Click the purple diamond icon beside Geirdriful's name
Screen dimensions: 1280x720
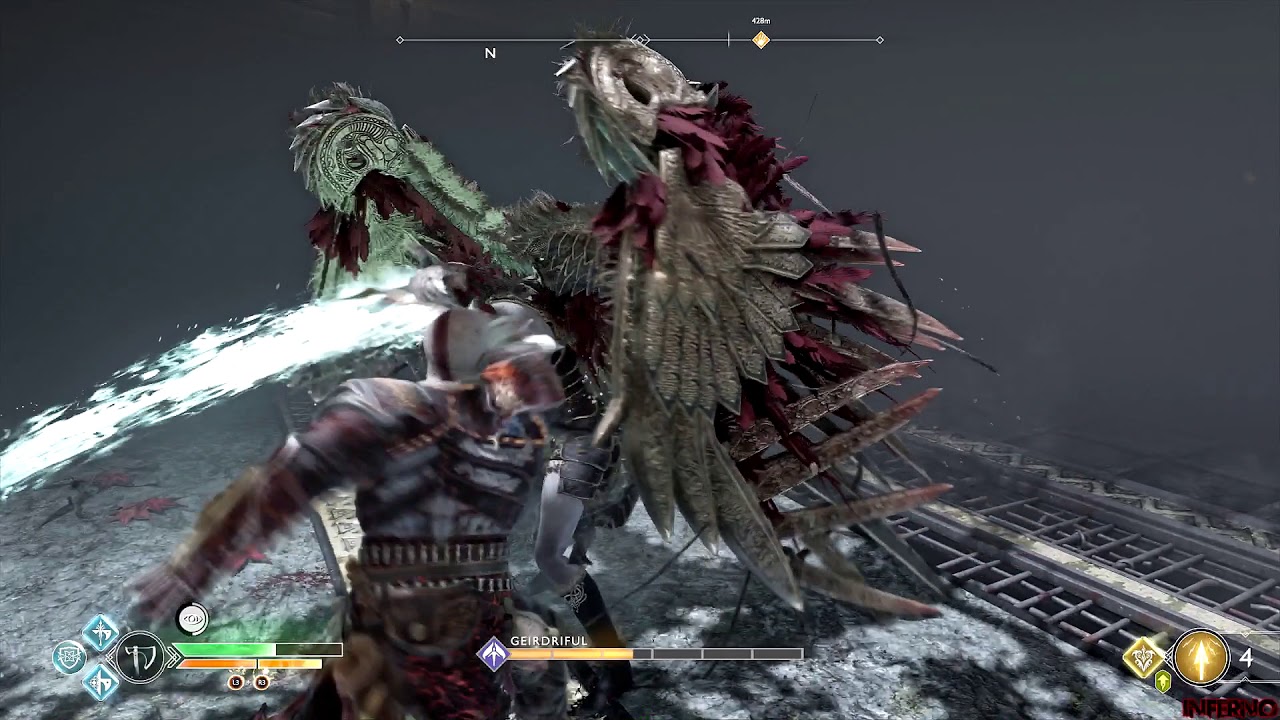coord(493,654)
